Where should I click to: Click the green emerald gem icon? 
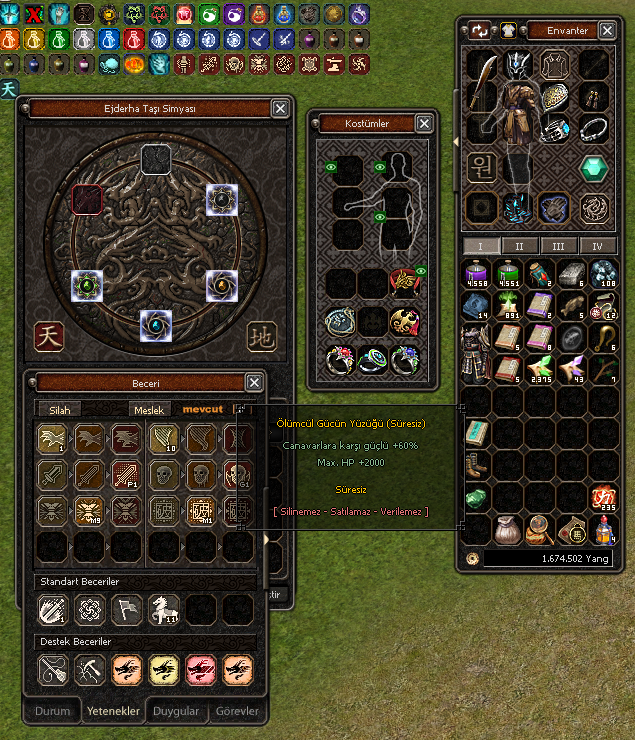[595, 167]
